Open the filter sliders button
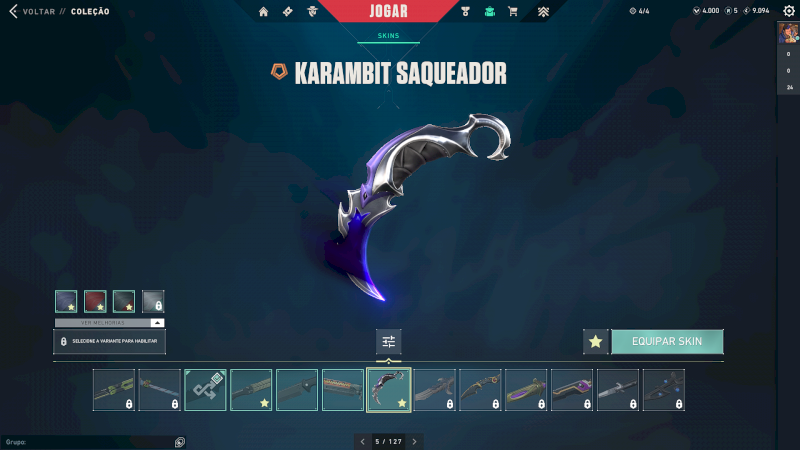 coord(389,342)
